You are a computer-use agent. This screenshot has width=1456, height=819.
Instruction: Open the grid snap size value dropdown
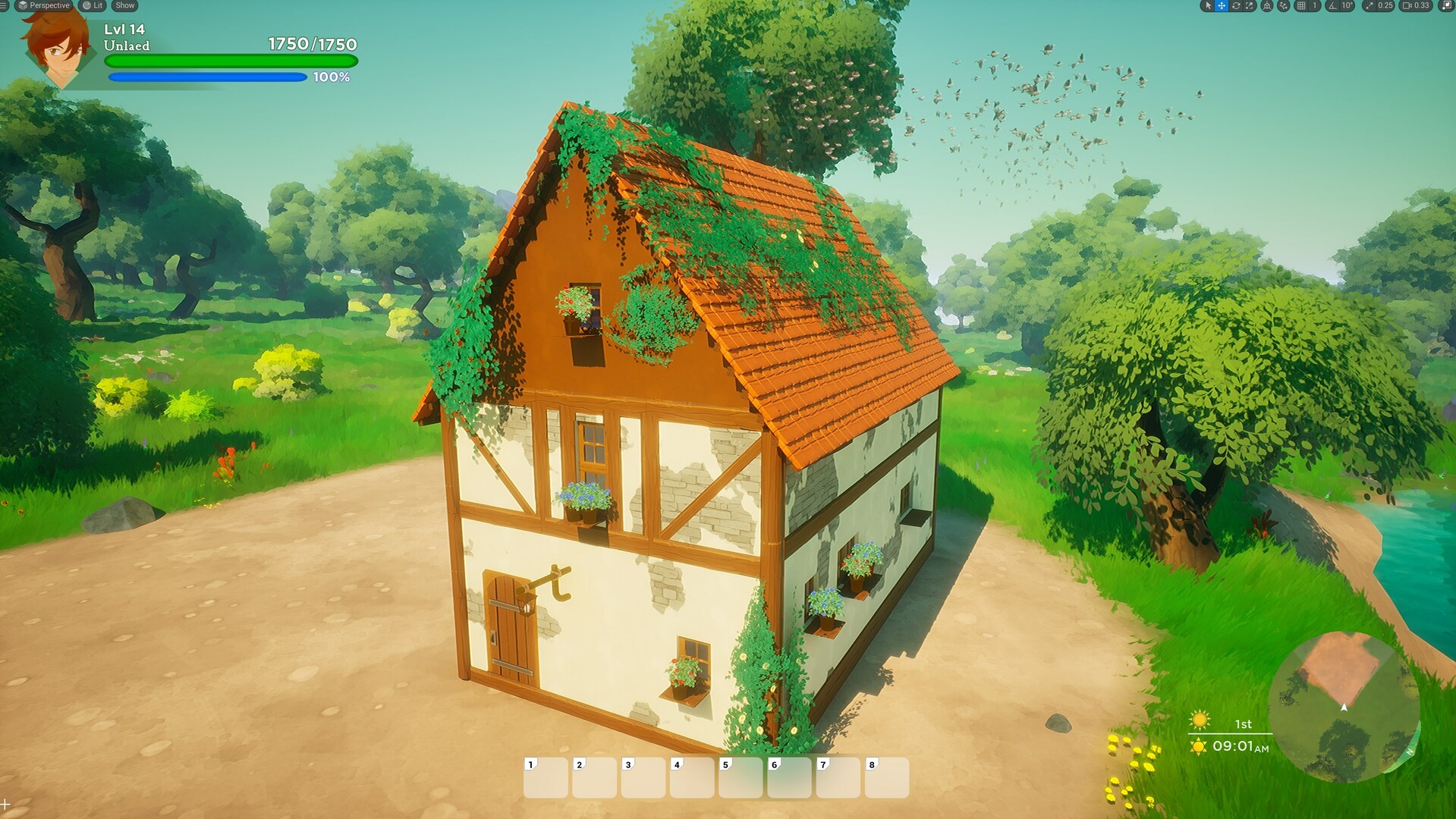coord(1314,6)
